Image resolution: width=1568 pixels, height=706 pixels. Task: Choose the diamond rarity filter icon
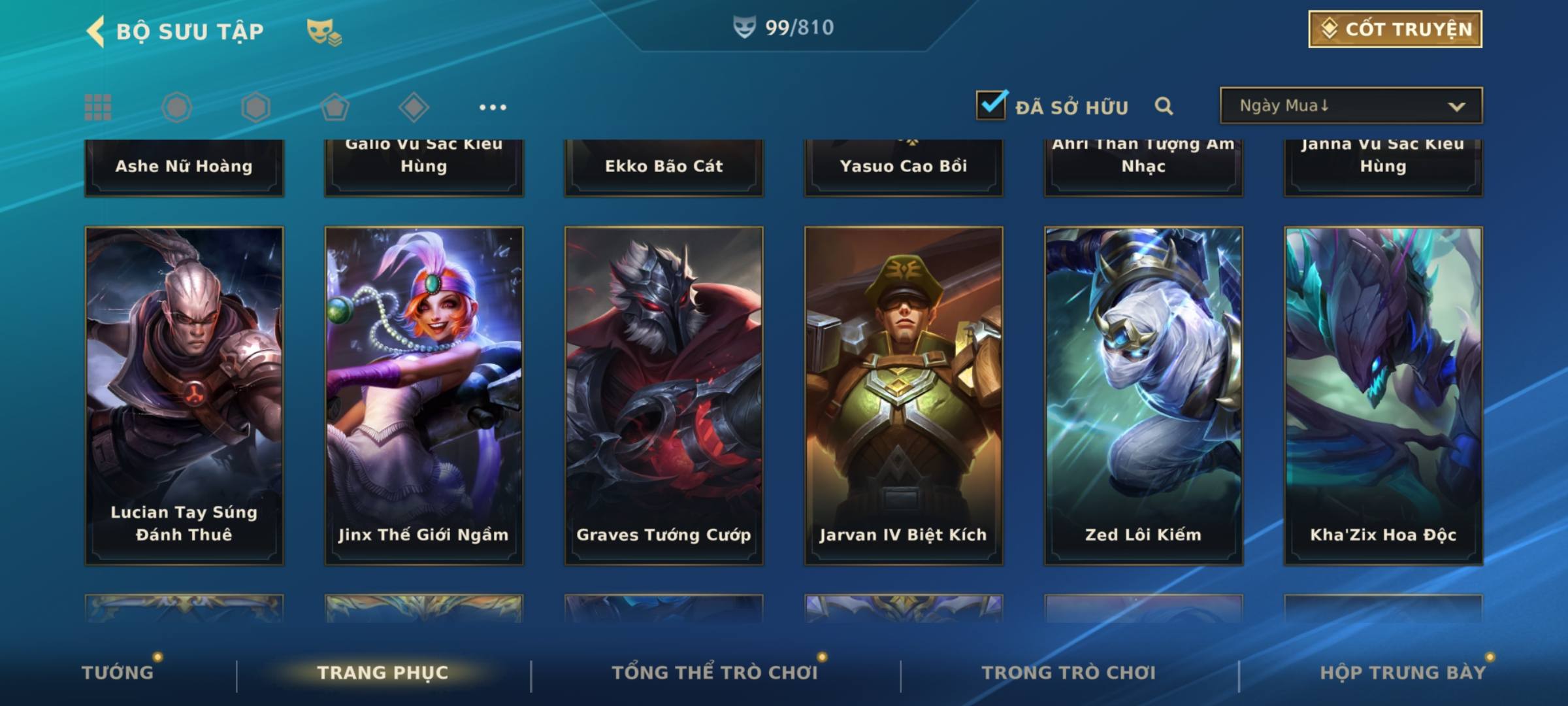coord(414,107)
